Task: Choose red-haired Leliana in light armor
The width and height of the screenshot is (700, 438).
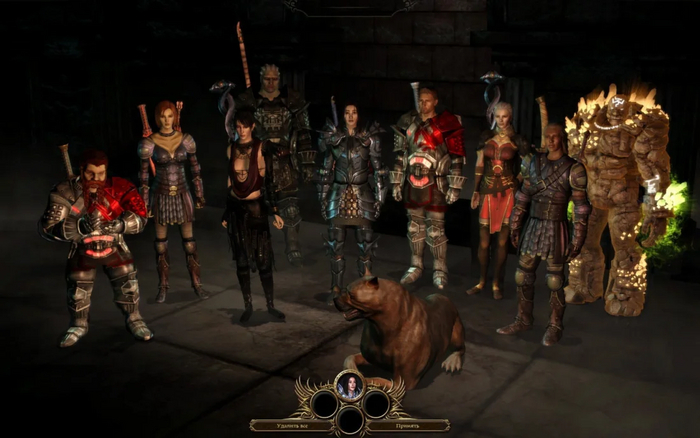Action: click(168, 190)
